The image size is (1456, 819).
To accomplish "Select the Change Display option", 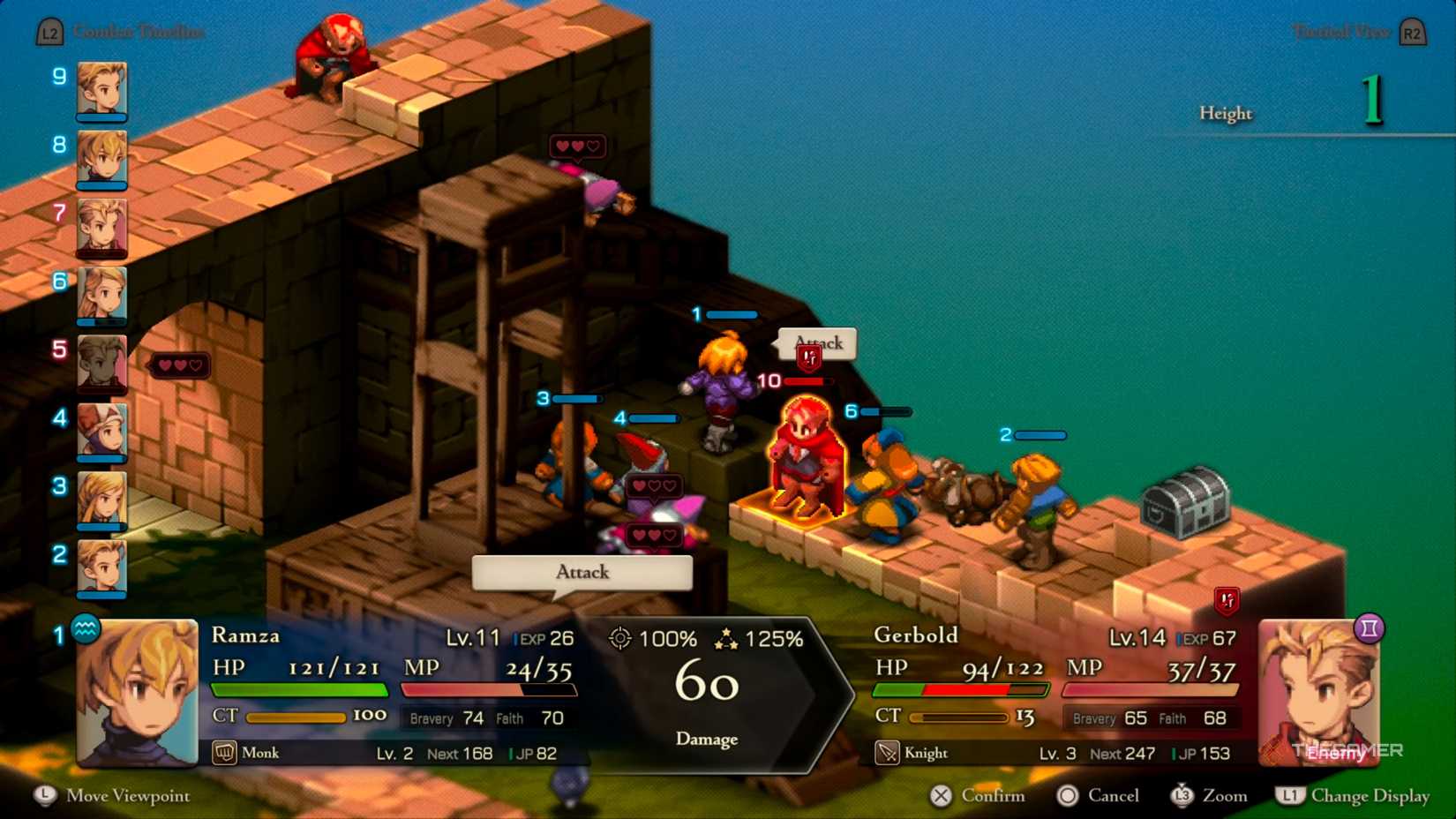I will coord(1289,795).
